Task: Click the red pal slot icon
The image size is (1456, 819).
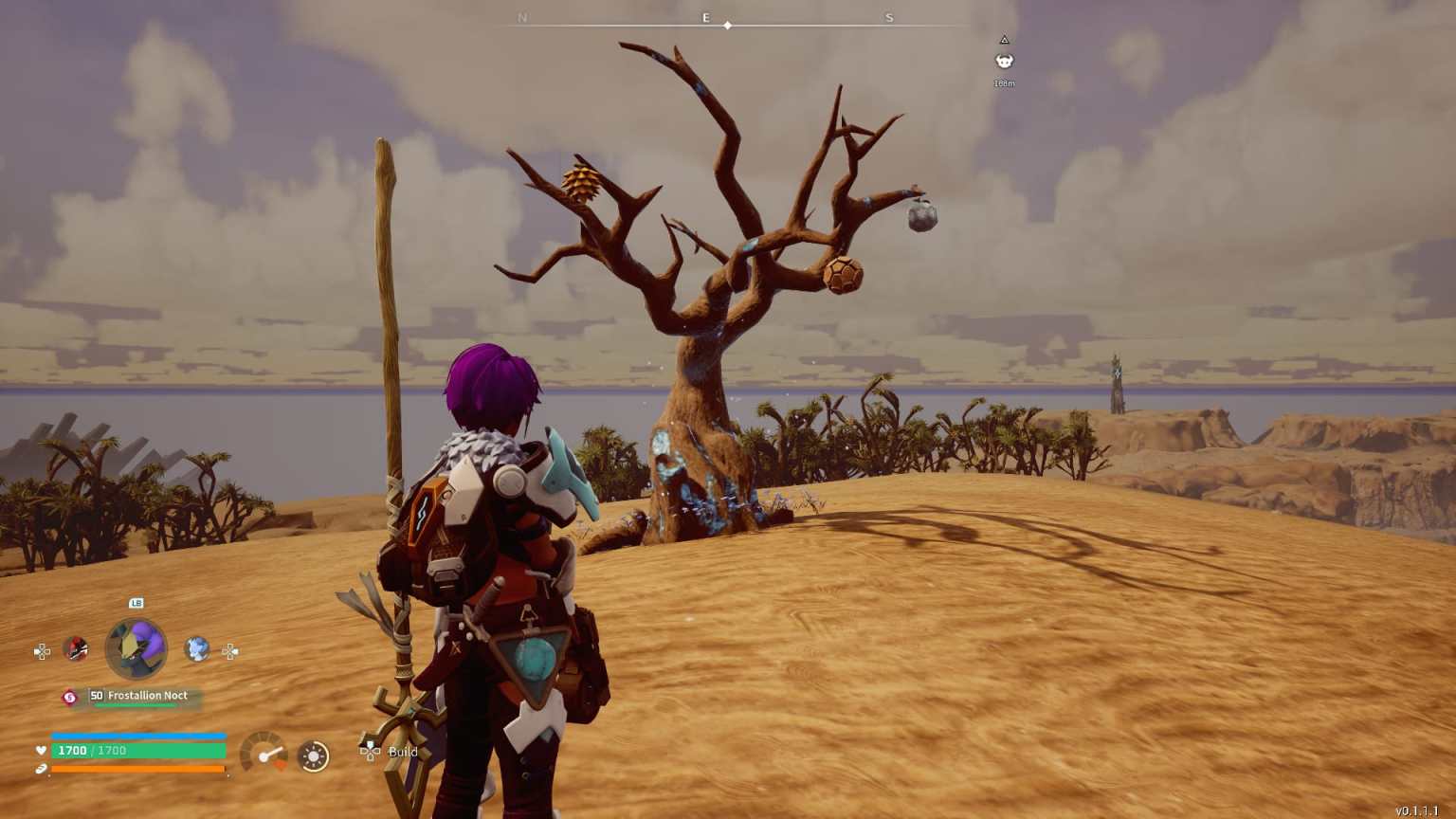Action: coord(76,648)
